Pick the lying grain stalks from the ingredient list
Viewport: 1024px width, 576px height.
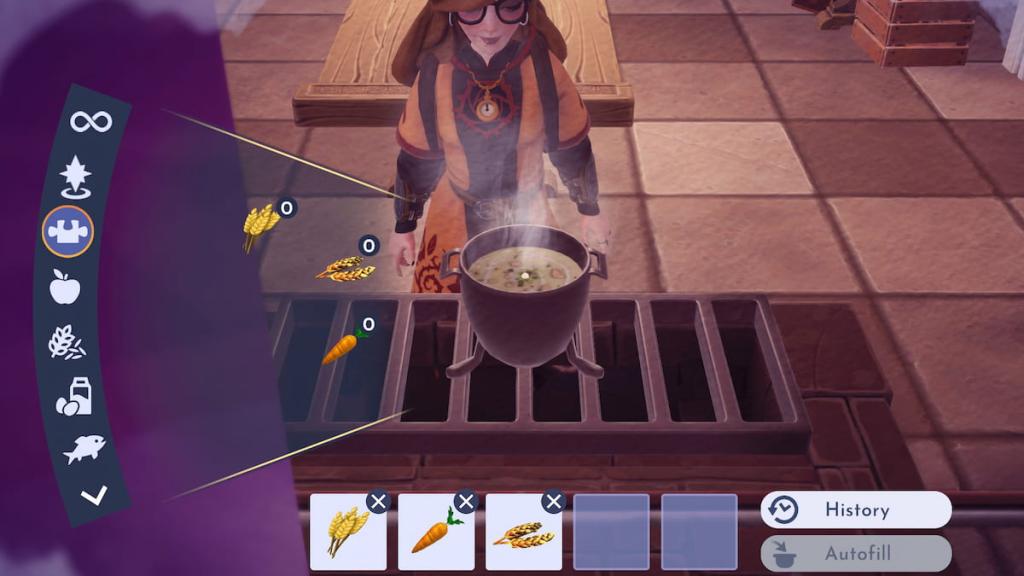click(345, 266)
